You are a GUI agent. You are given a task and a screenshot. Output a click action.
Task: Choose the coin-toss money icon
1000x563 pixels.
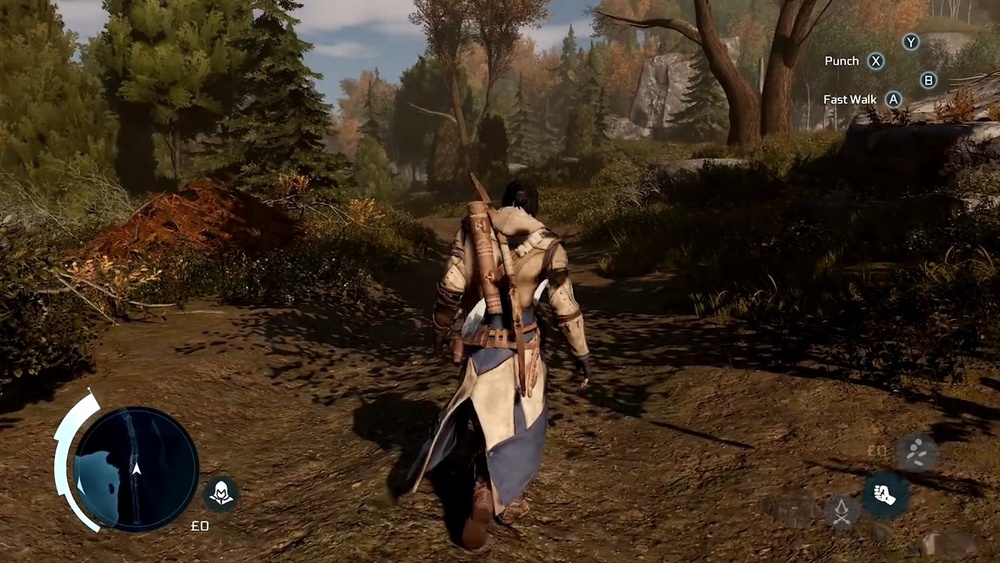pos(916,452)
